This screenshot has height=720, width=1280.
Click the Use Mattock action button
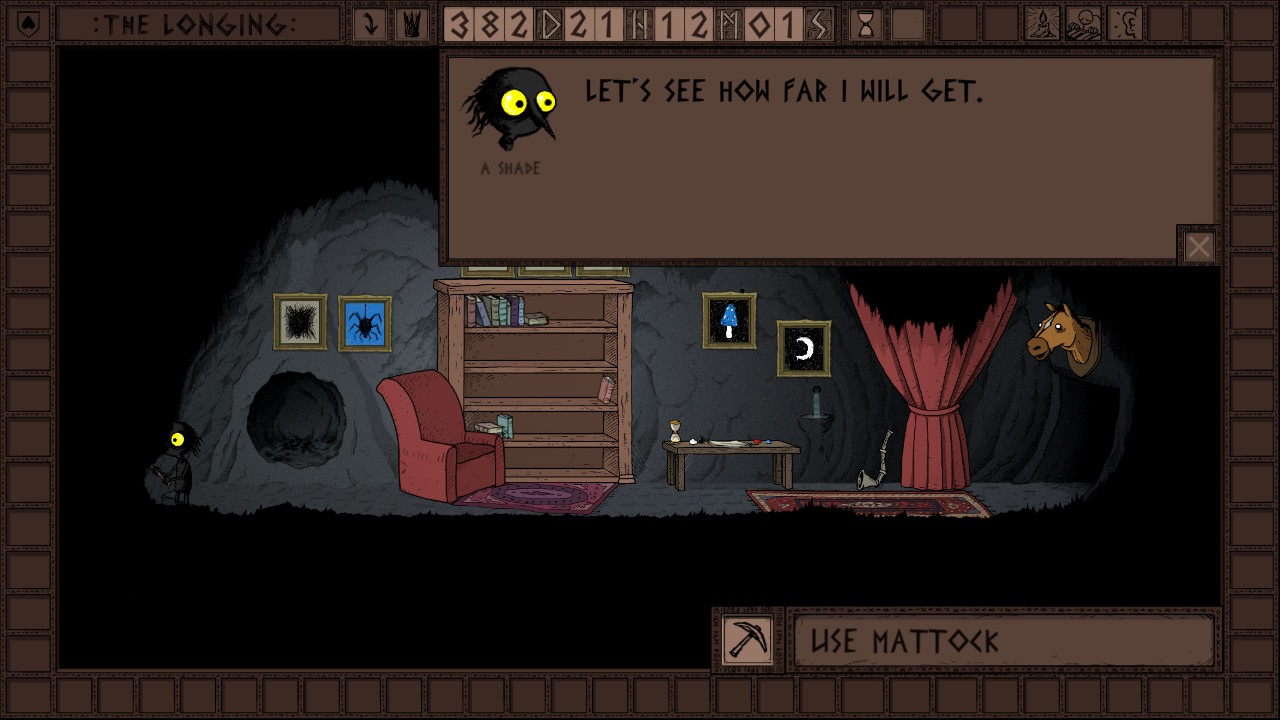[x=1004, y=640]
